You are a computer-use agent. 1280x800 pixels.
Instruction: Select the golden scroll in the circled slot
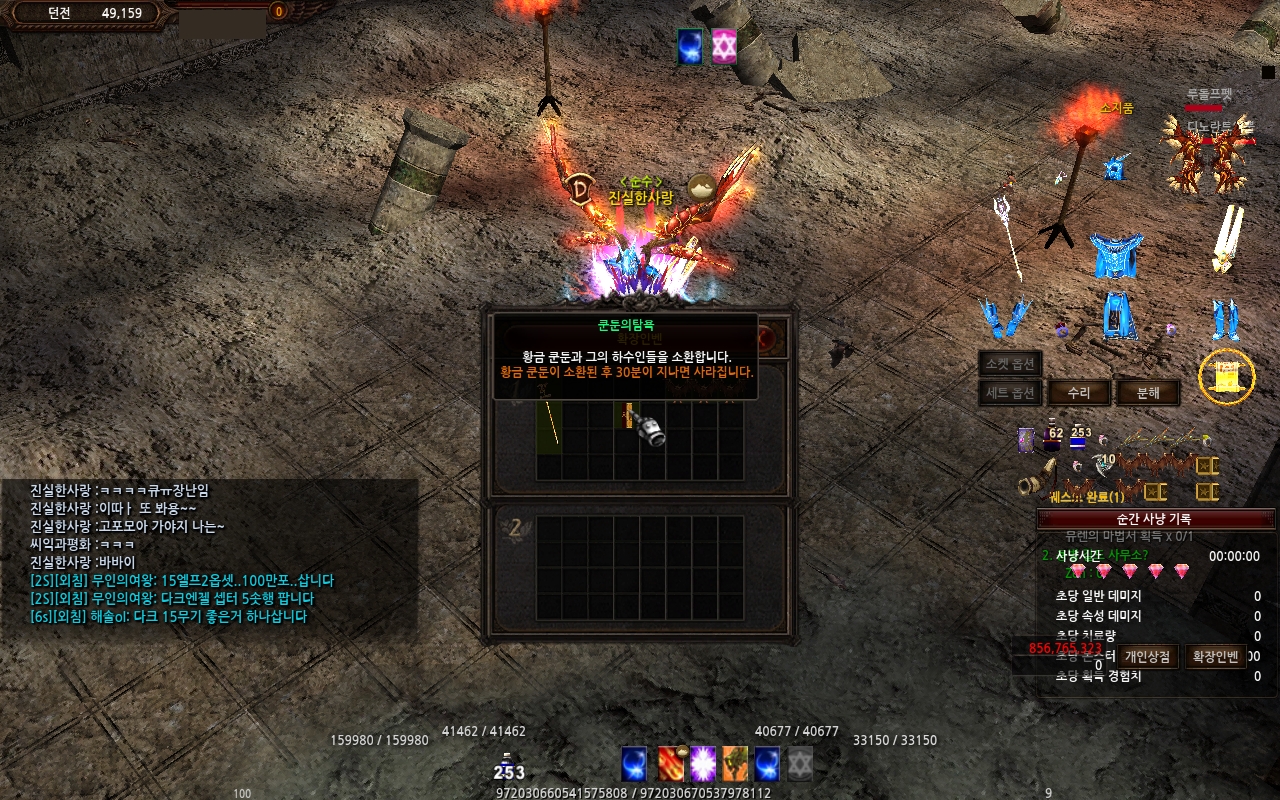coord(1227,377)
